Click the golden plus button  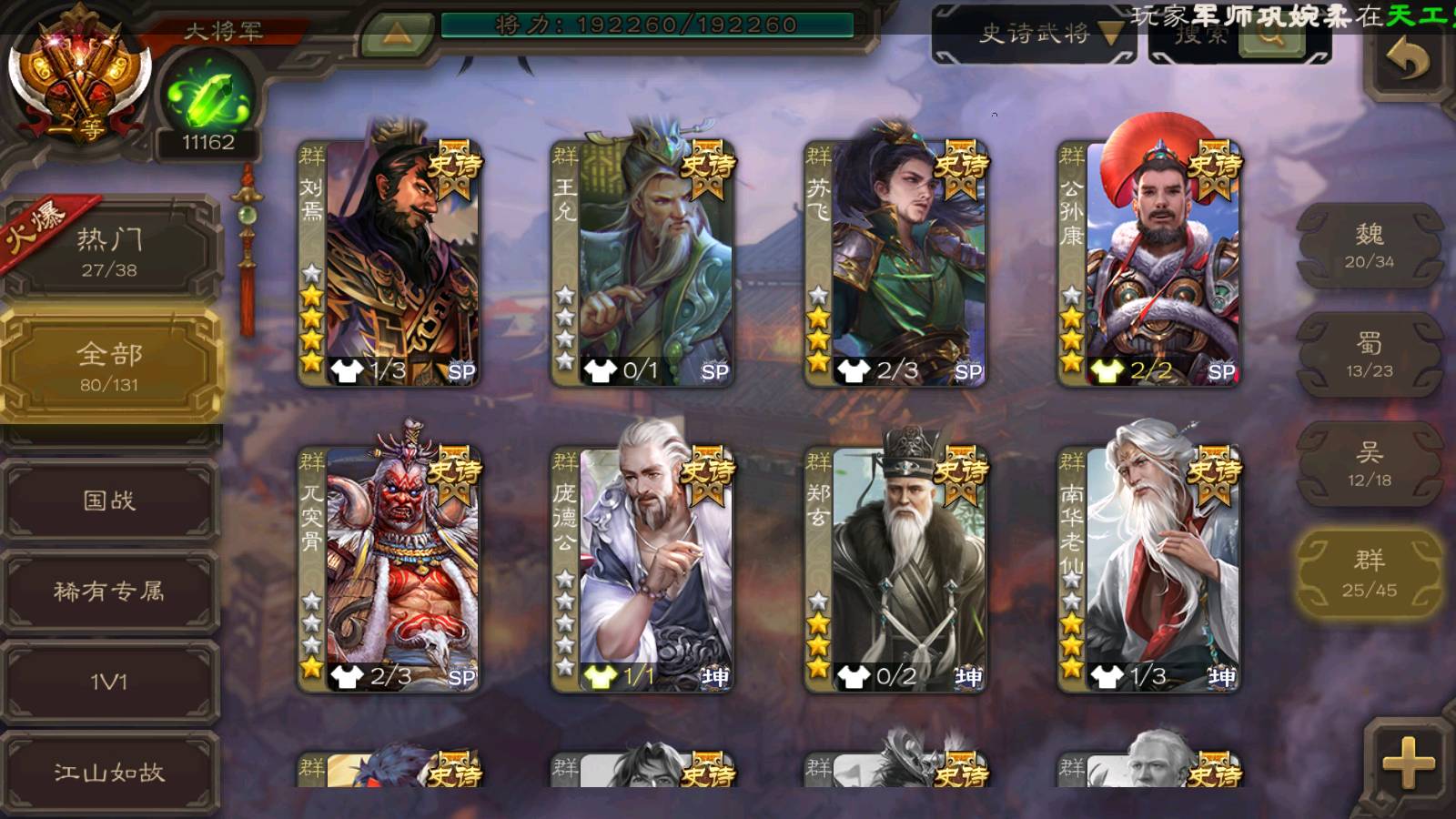1408,763
